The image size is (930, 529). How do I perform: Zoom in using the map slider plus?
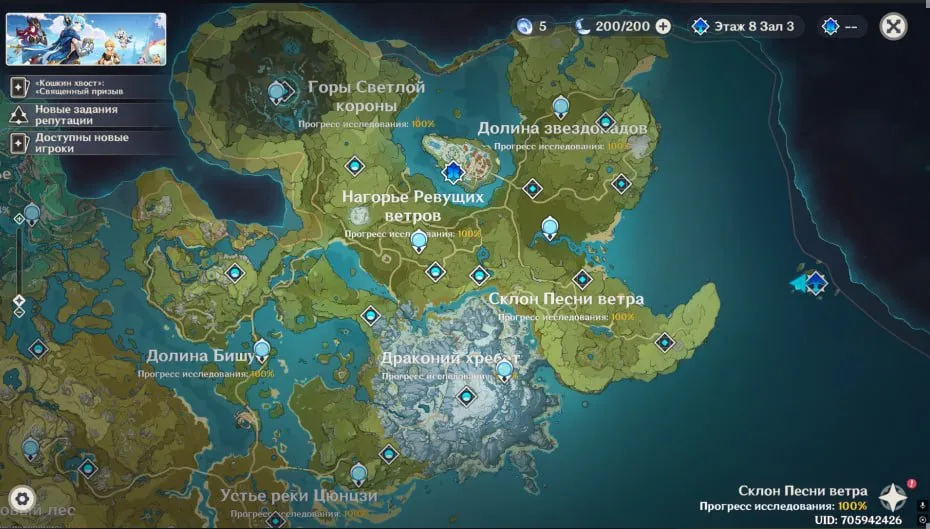(x=19, y=218)
